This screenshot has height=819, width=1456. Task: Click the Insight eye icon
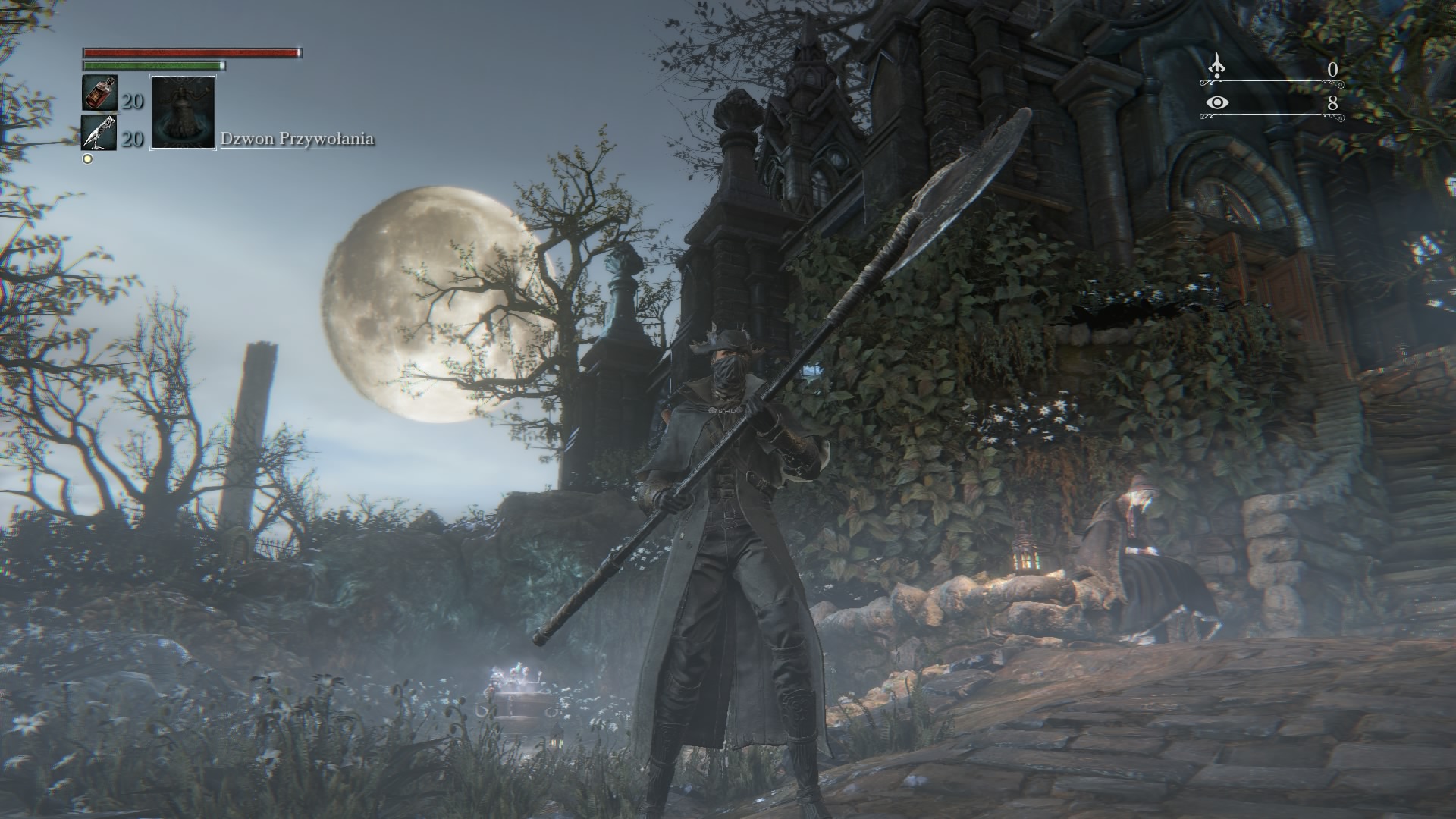pyautogui.click(x=1216, y=102)
